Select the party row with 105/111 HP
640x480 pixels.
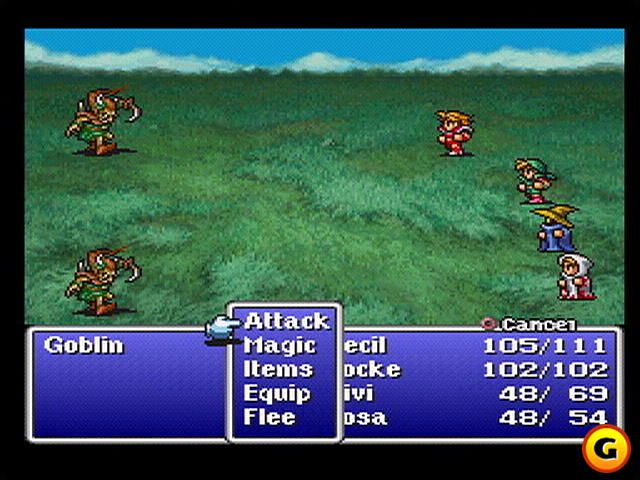(x=474, y=346)
